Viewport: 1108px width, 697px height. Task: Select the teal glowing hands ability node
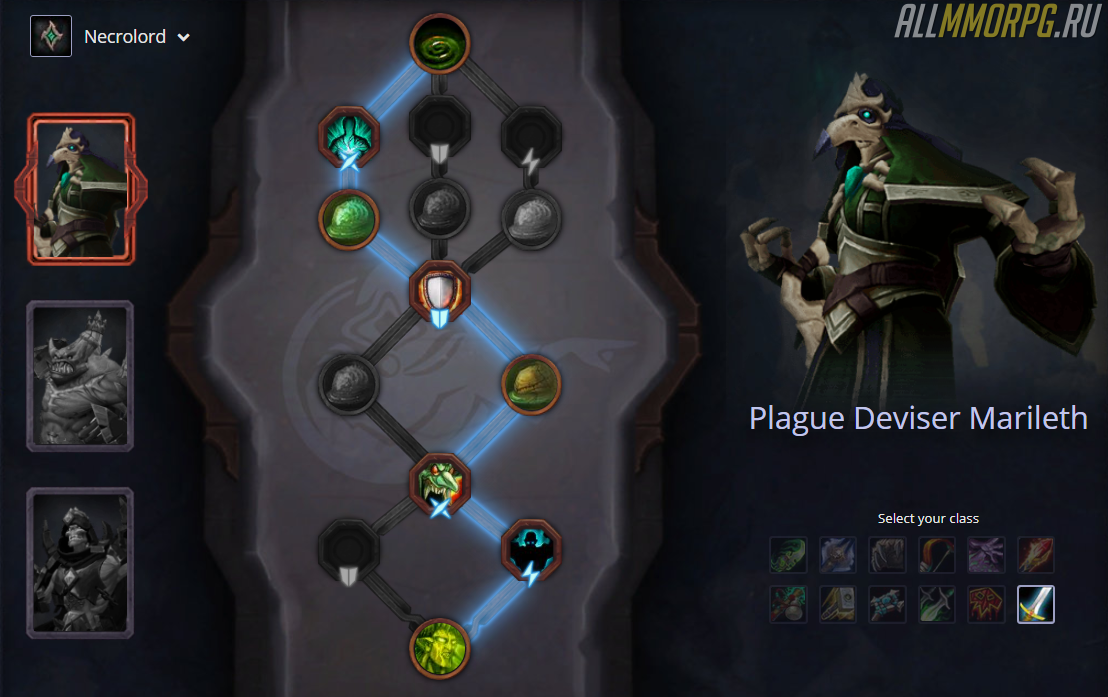(x=348, y=135)
